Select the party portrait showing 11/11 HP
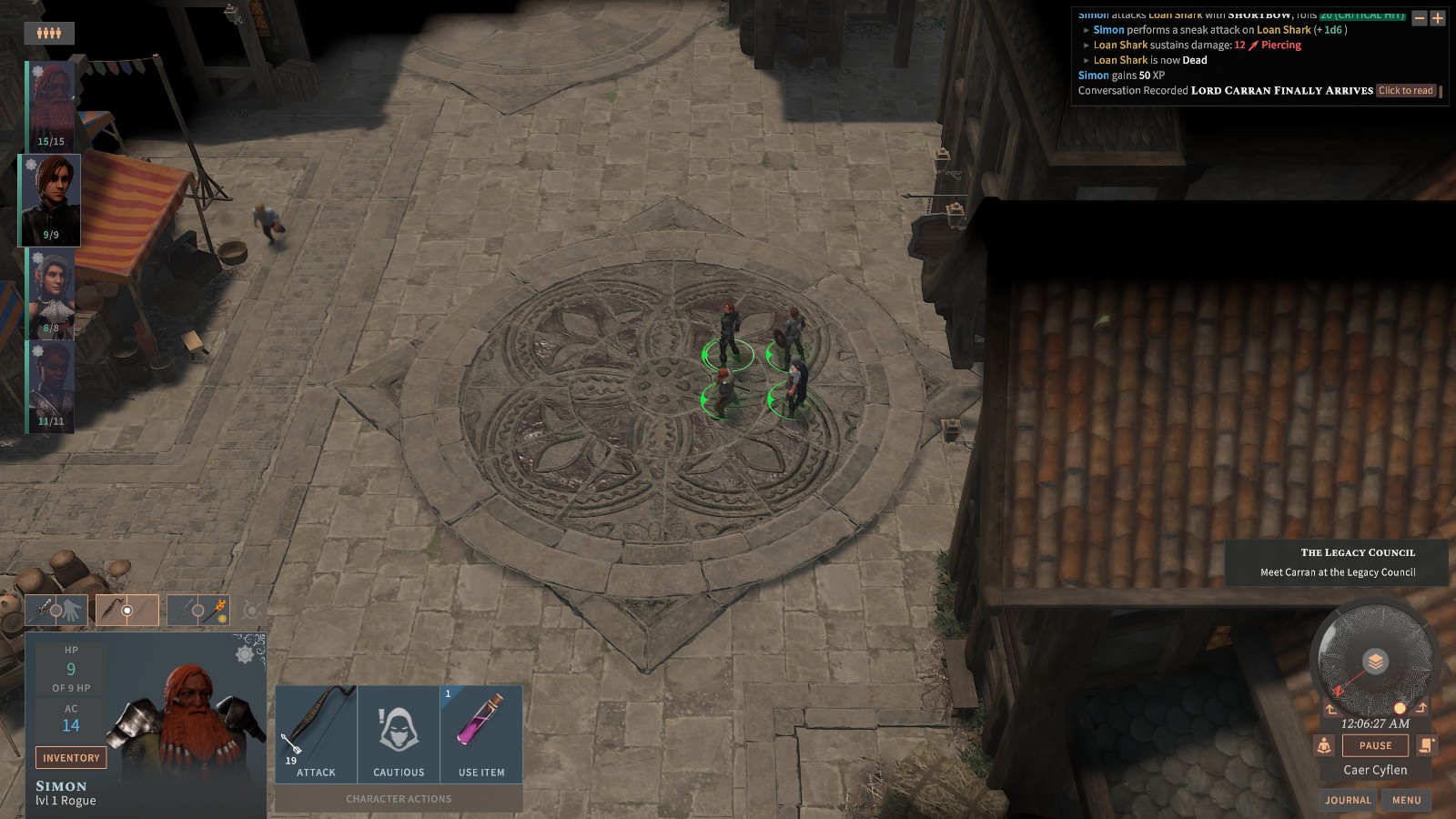The image size is (1456, 819). coord(51,386)
